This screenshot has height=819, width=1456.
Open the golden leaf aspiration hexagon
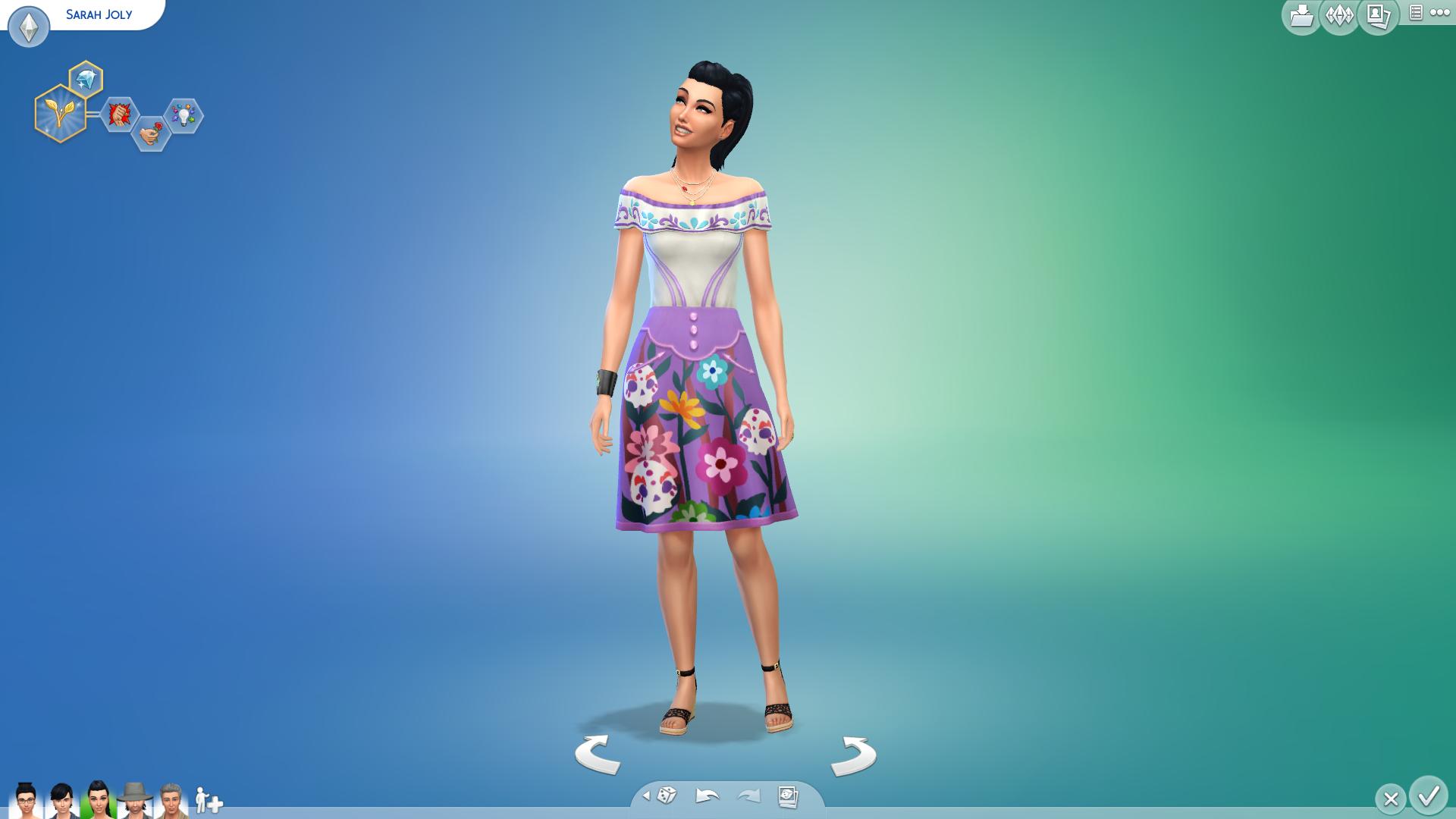[59, 115]
